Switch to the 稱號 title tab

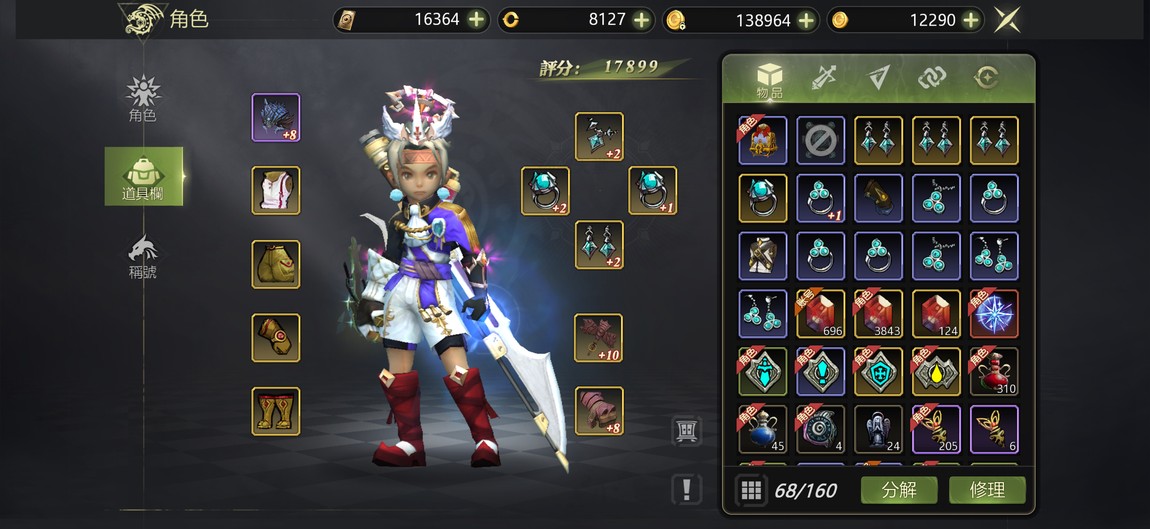pos(143,257)
